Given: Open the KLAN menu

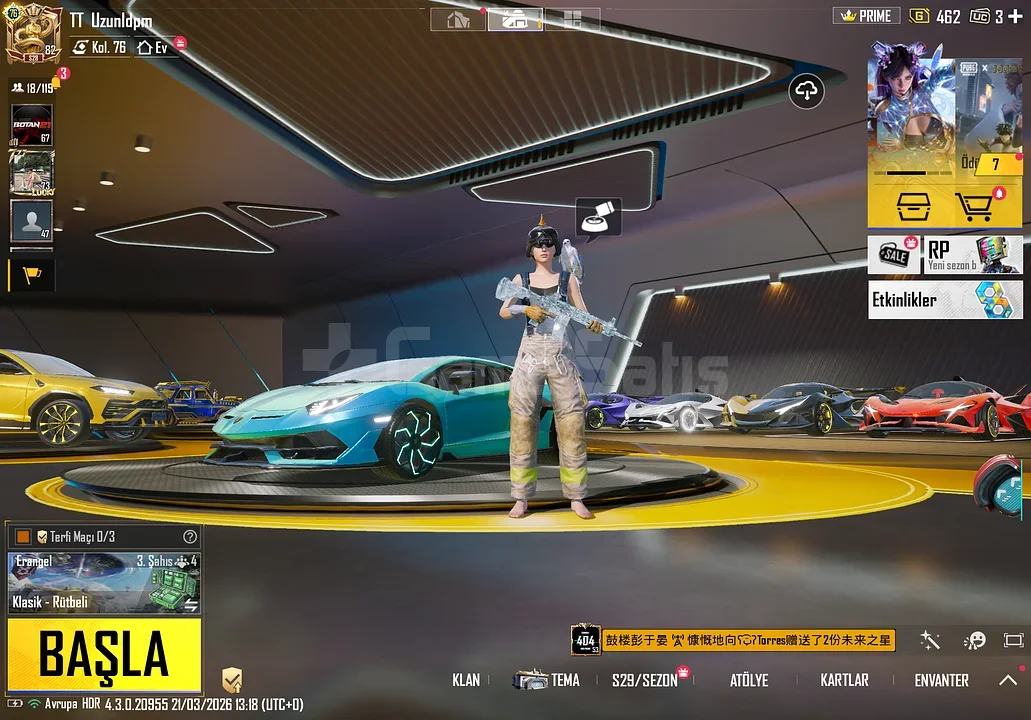Looking at the screenshot, I should point(466,680).
